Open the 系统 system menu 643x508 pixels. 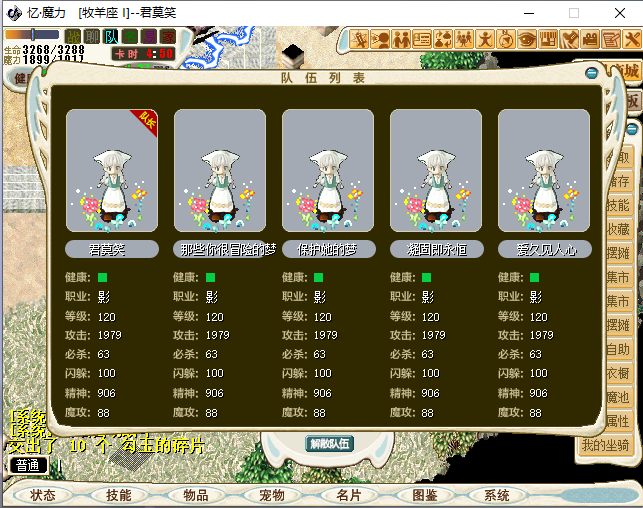pos(497,495)
